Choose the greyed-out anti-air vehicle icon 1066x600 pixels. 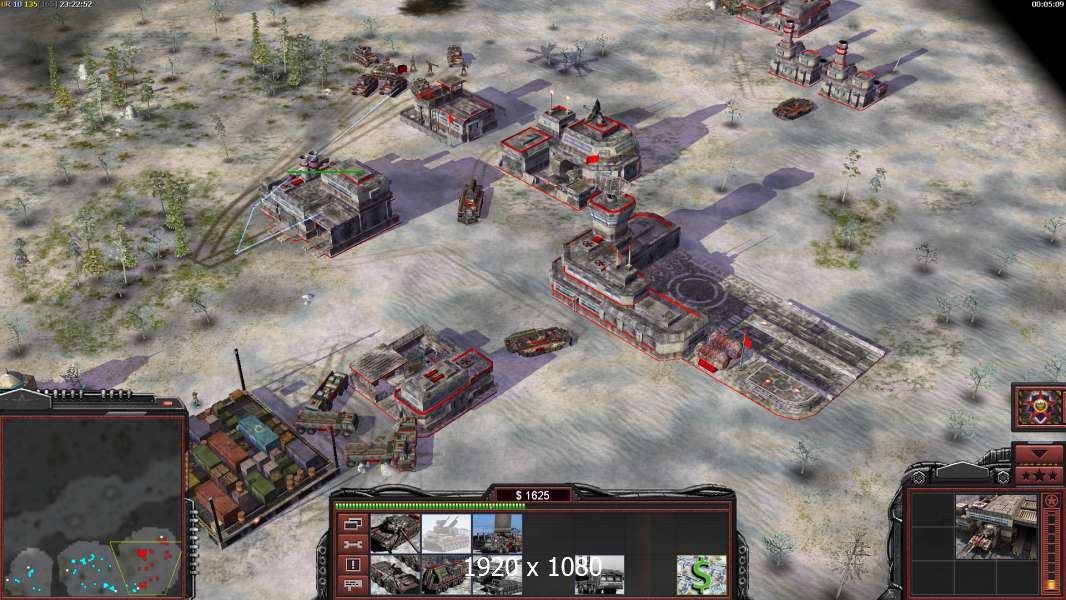[x=446, y=534]
